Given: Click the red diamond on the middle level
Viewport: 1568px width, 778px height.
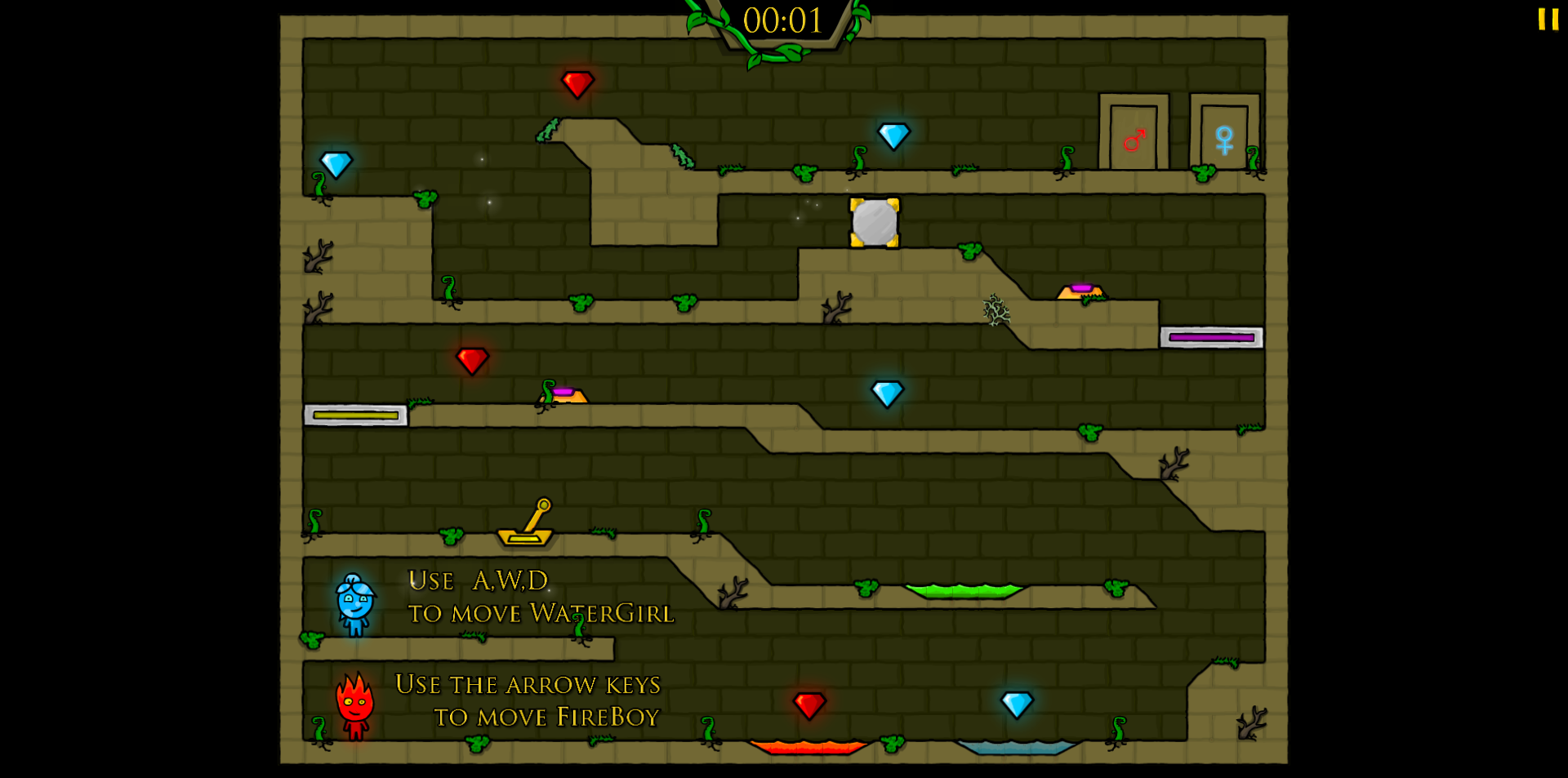Looking at the screenshot, I should click(472, 359).
